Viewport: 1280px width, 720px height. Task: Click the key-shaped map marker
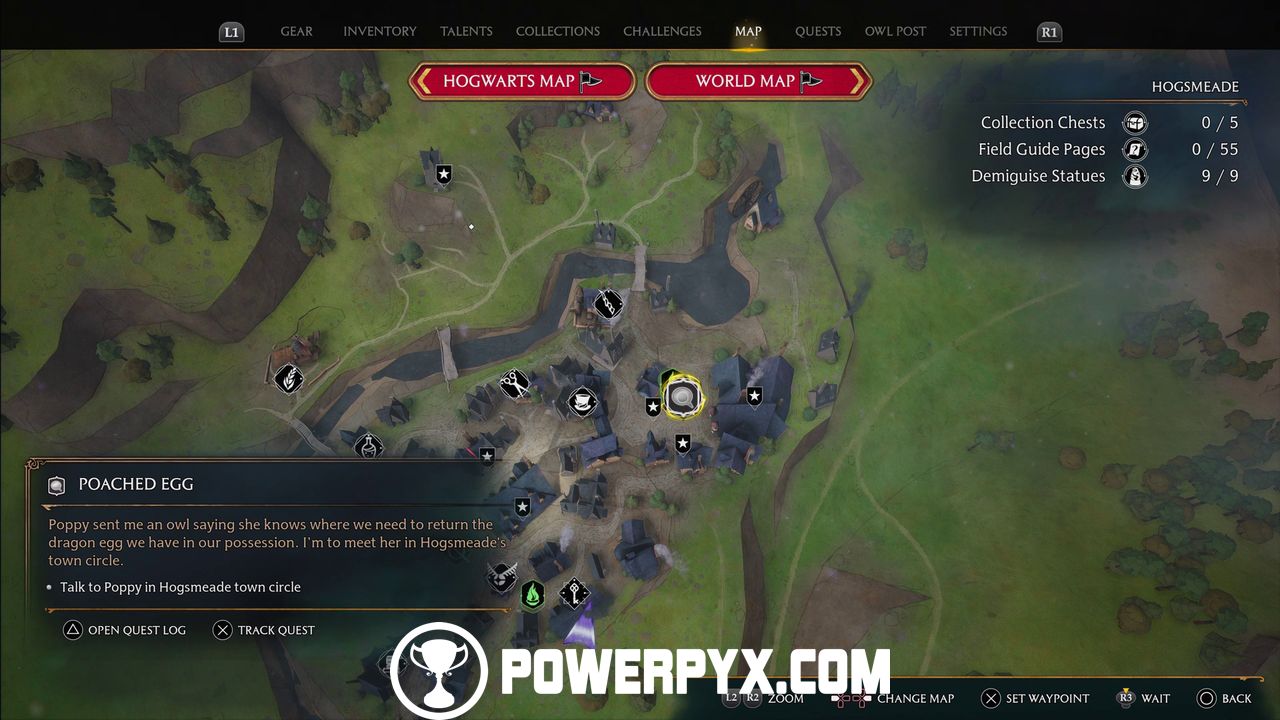573,592
